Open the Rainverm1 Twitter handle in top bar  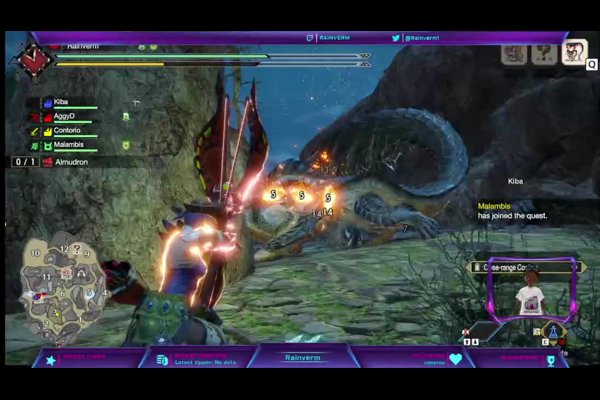[420, 38]
